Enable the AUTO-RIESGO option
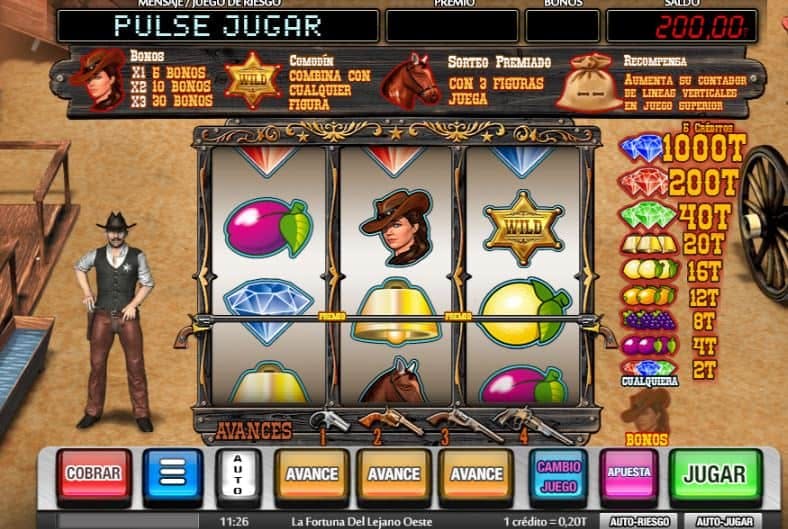The width and height of the screenshot is (788, 529). point(640,521)
